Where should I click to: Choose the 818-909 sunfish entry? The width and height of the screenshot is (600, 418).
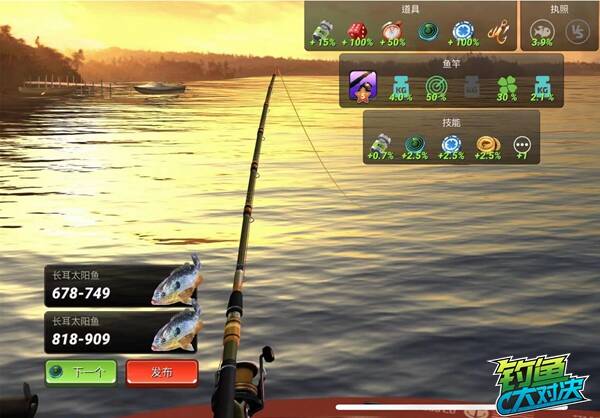pyautogui.click(x=122, y=332)
